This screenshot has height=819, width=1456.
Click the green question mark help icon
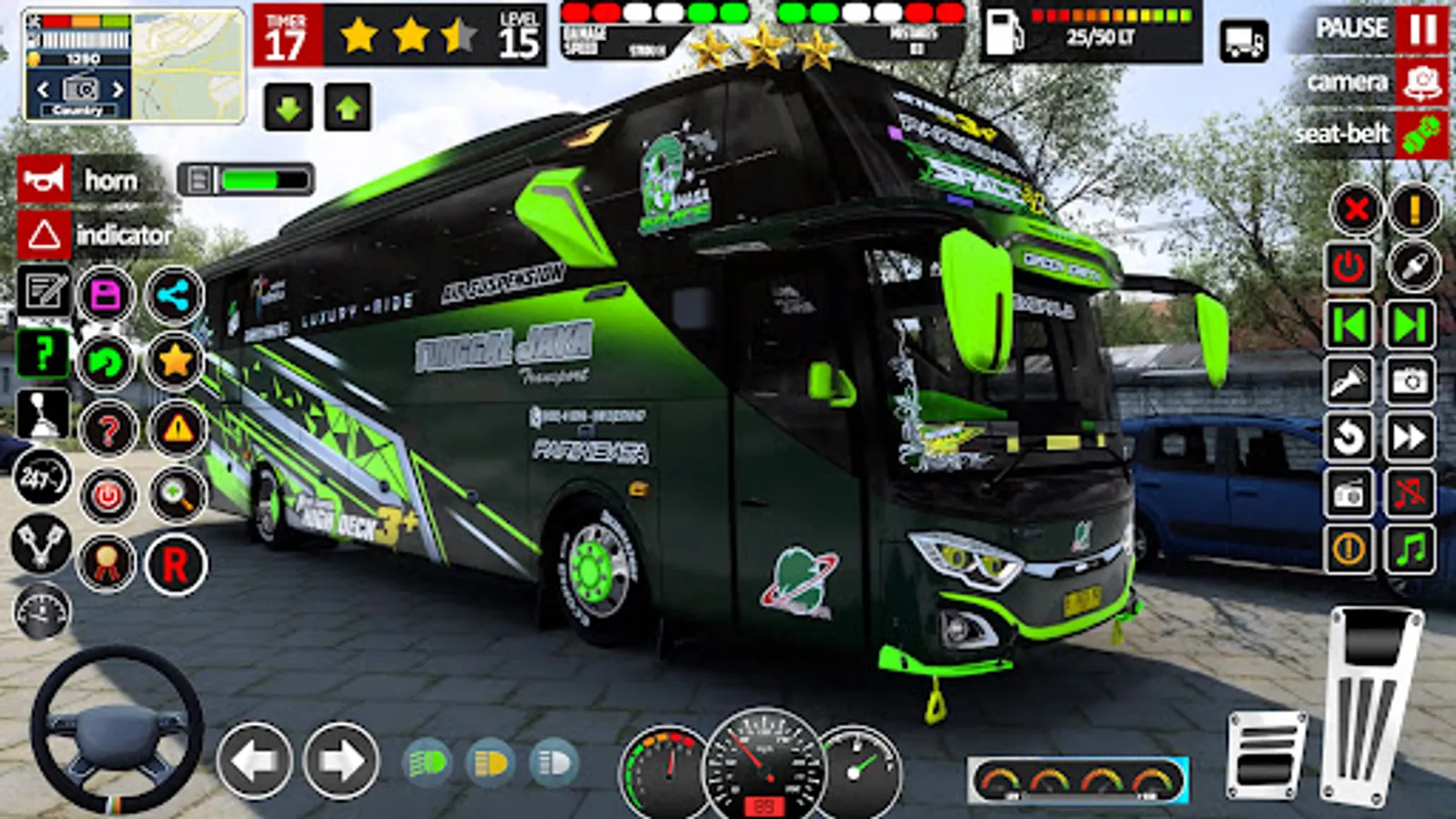43,353
